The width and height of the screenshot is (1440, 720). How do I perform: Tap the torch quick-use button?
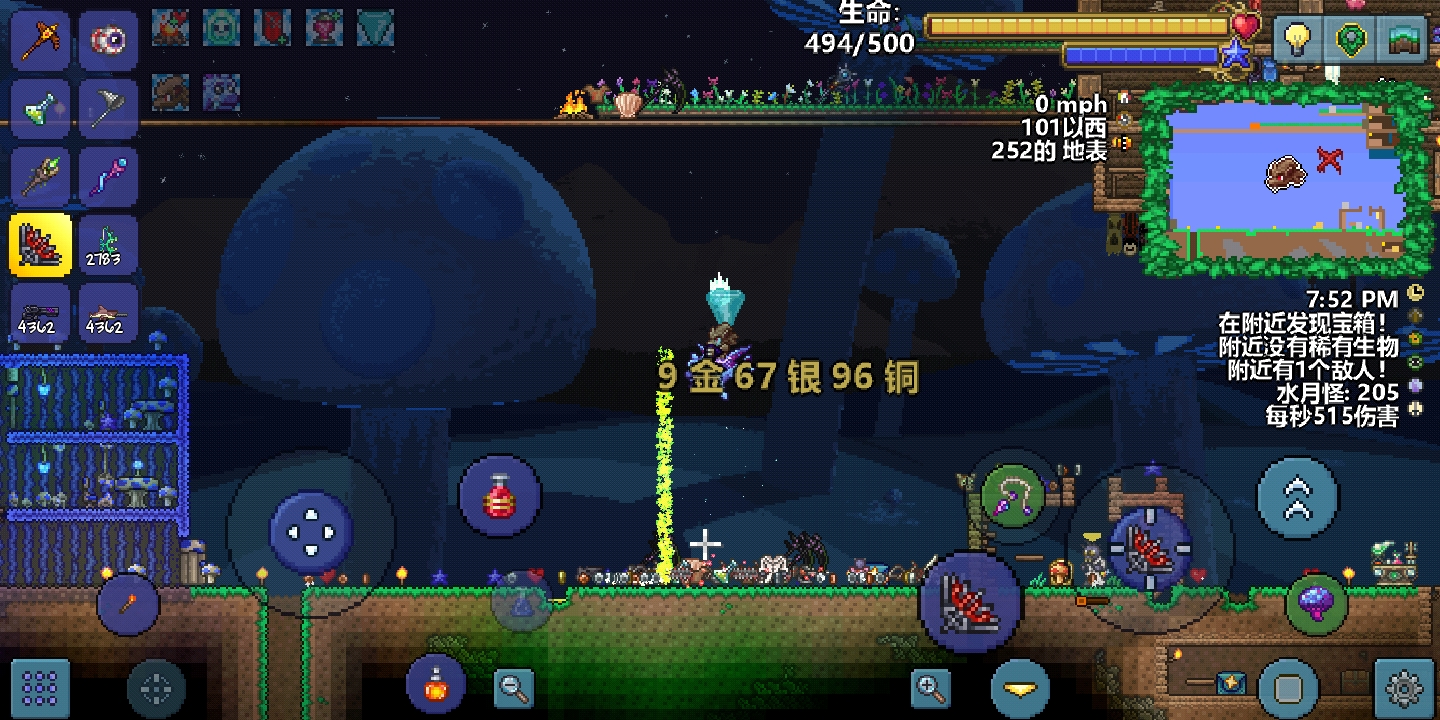[129, 605]
